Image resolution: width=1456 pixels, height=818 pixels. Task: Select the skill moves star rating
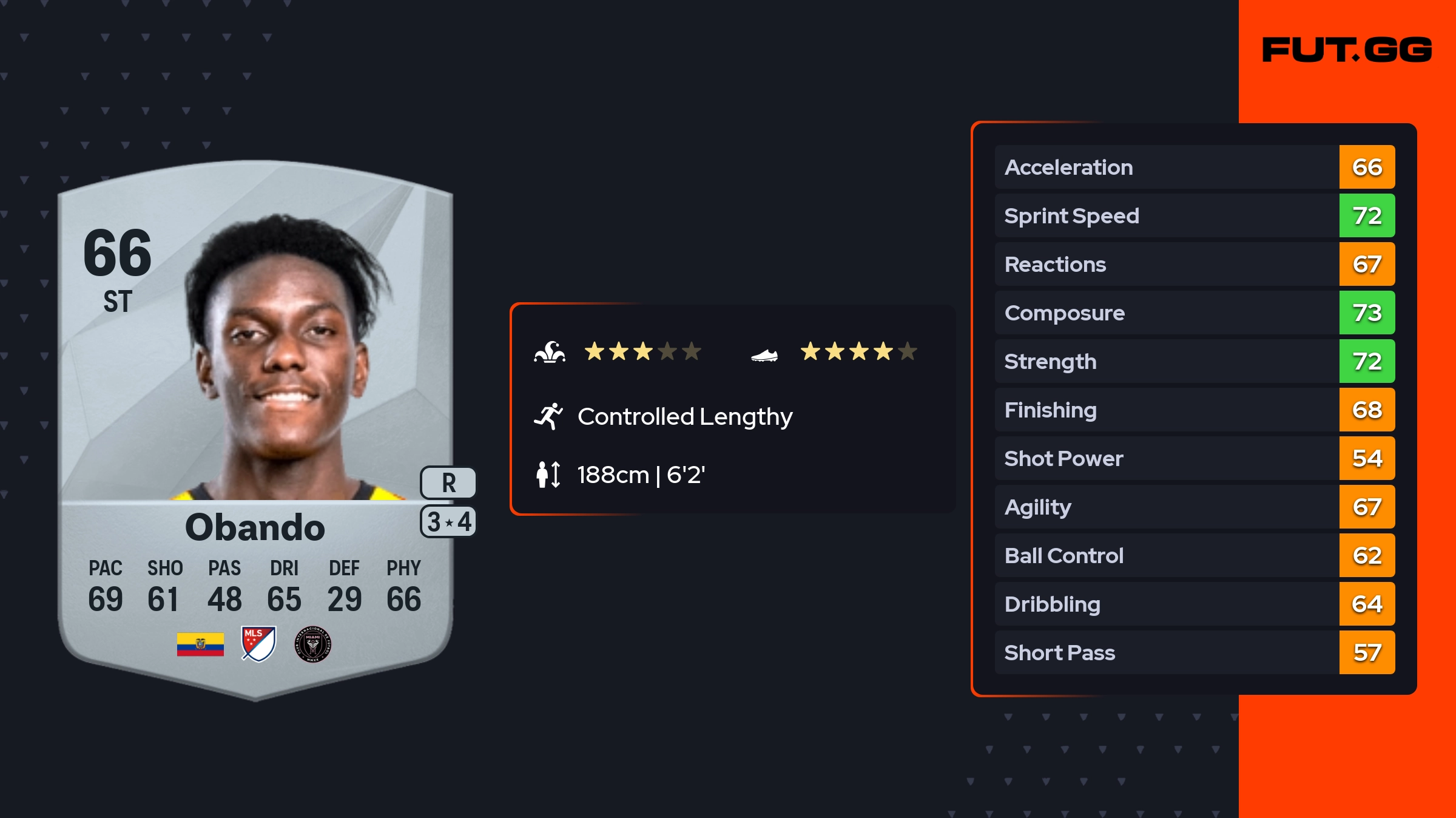(642, 351)
